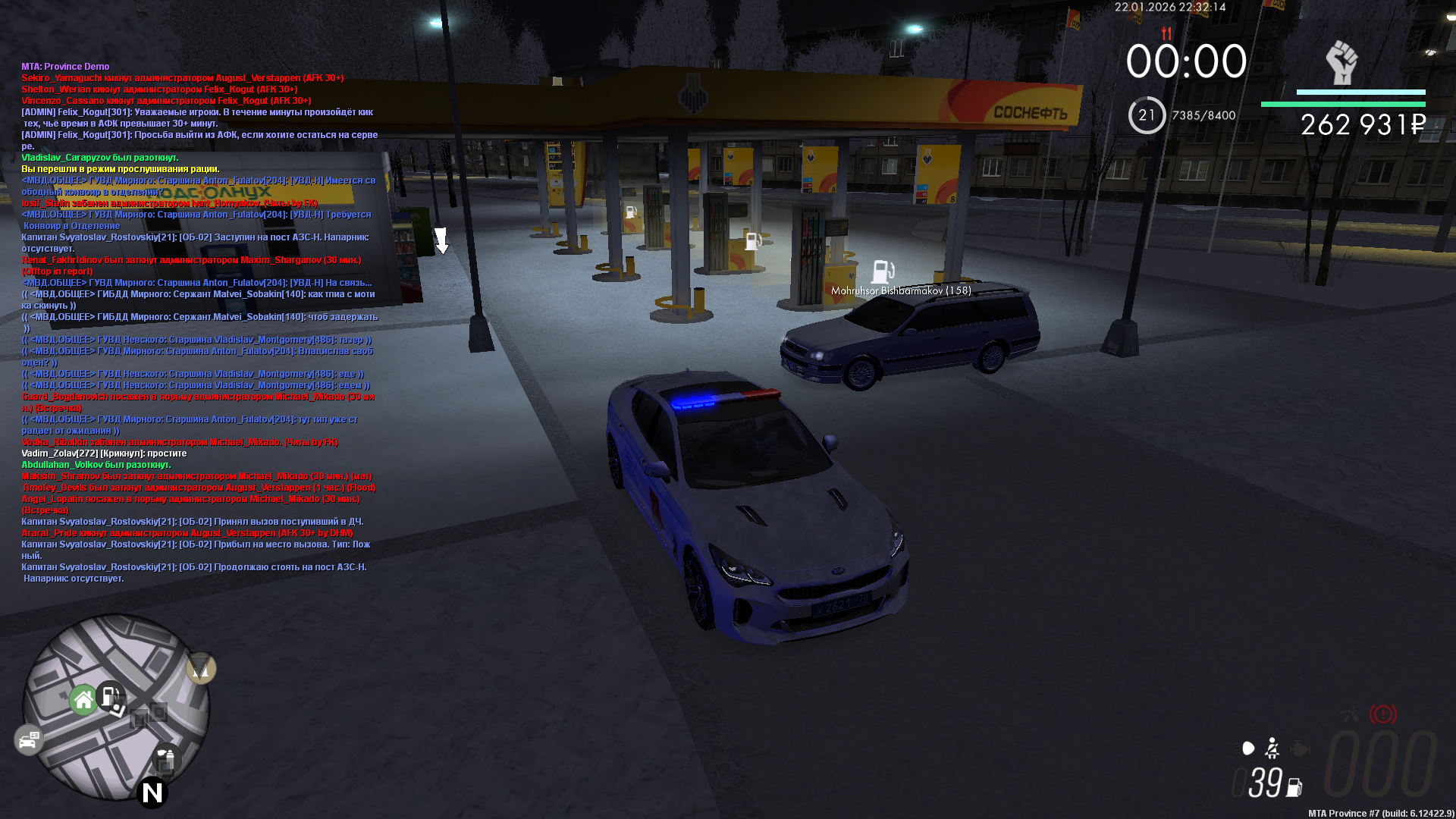Click the fuel pump marker above Mohruhsor Bishbarmakov

click(883, 271)
